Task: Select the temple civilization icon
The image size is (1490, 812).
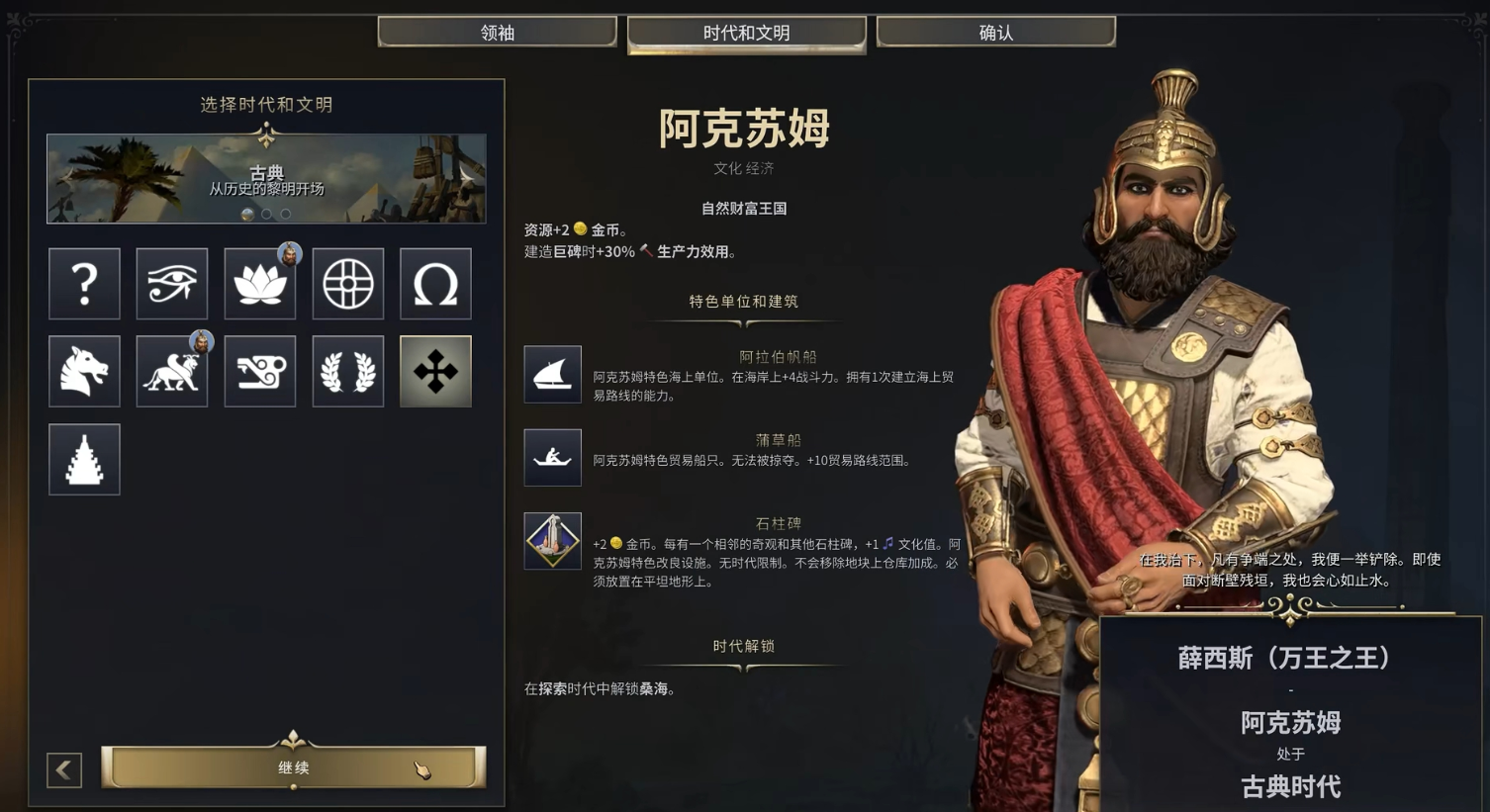Action: coord(84,459)
